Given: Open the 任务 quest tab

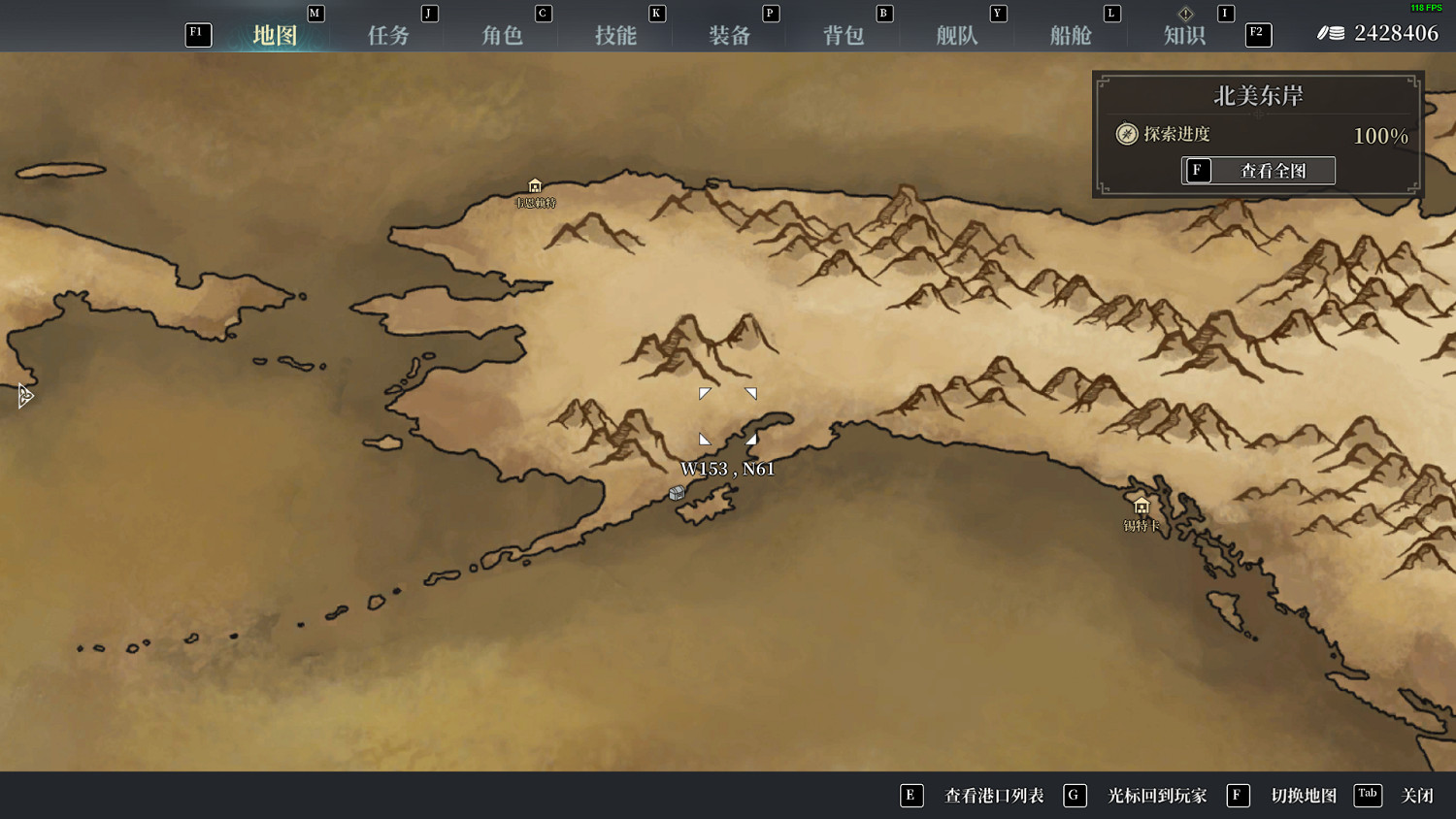Looking at the screenshot, I should tap(388, 34).
